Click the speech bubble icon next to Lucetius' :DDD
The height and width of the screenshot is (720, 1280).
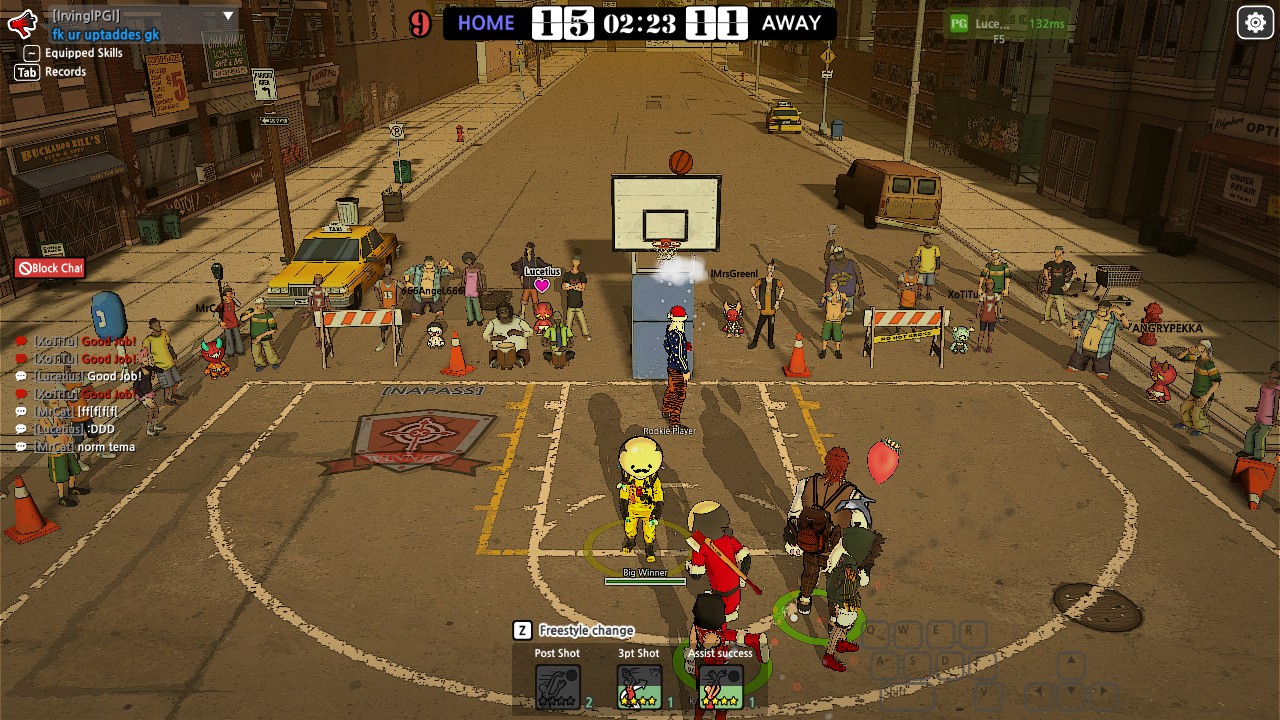click(21, 428)
